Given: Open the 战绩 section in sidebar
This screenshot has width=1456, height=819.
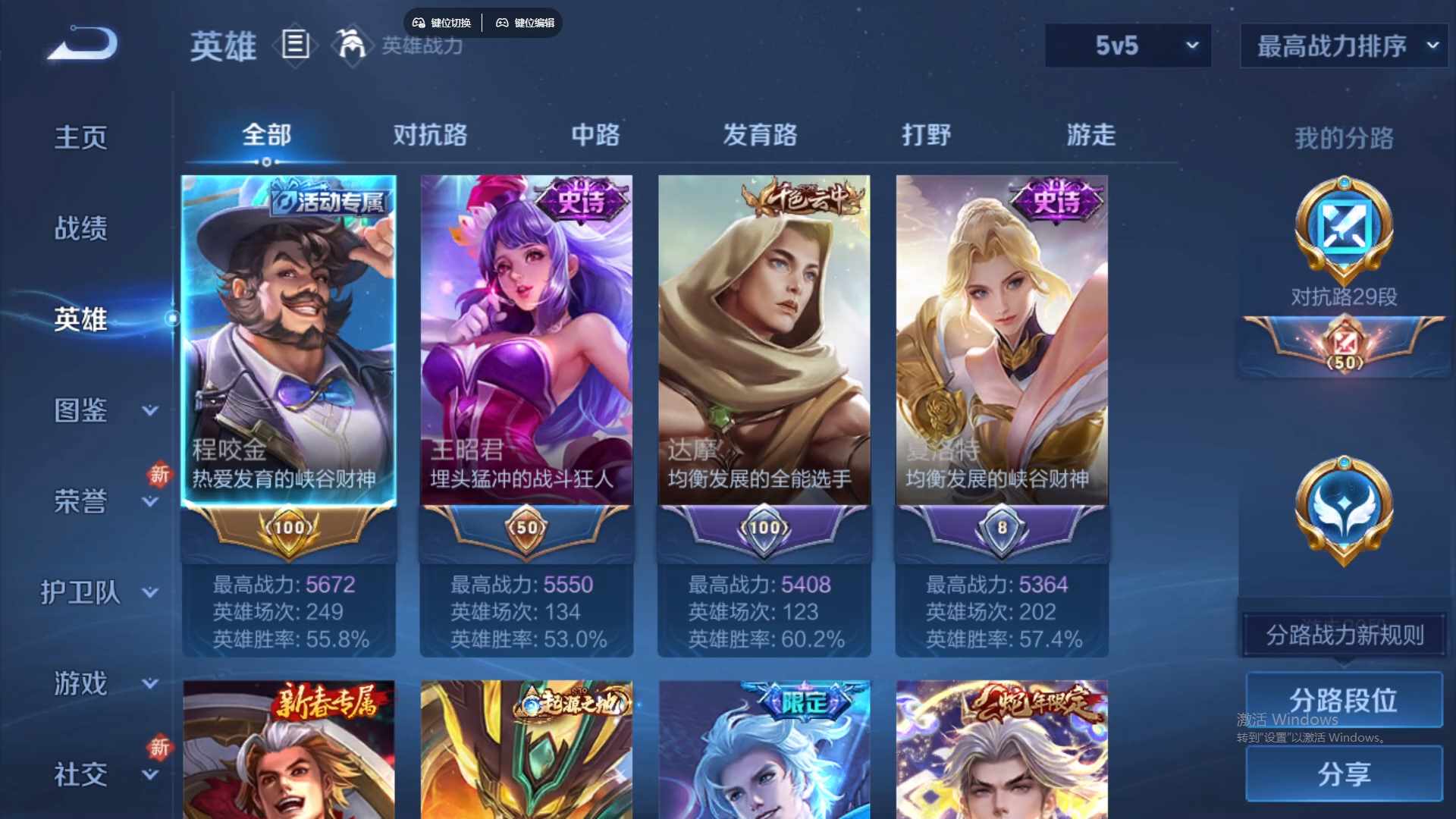Looking at the screenshot, I should tap(80, 227).
